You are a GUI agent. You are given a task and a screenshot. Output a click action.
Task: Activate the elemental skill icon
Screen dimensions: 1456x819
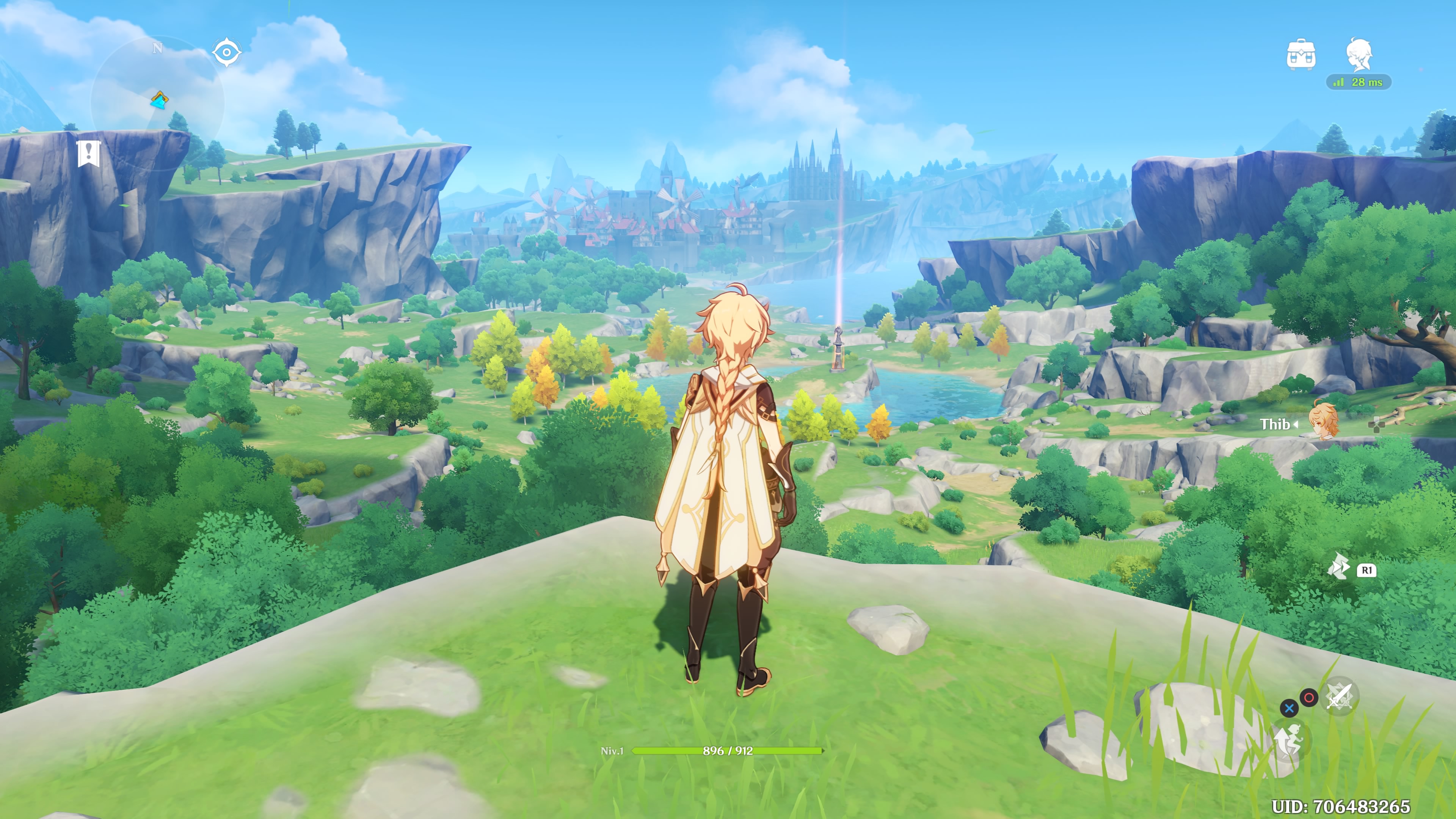1338,566
